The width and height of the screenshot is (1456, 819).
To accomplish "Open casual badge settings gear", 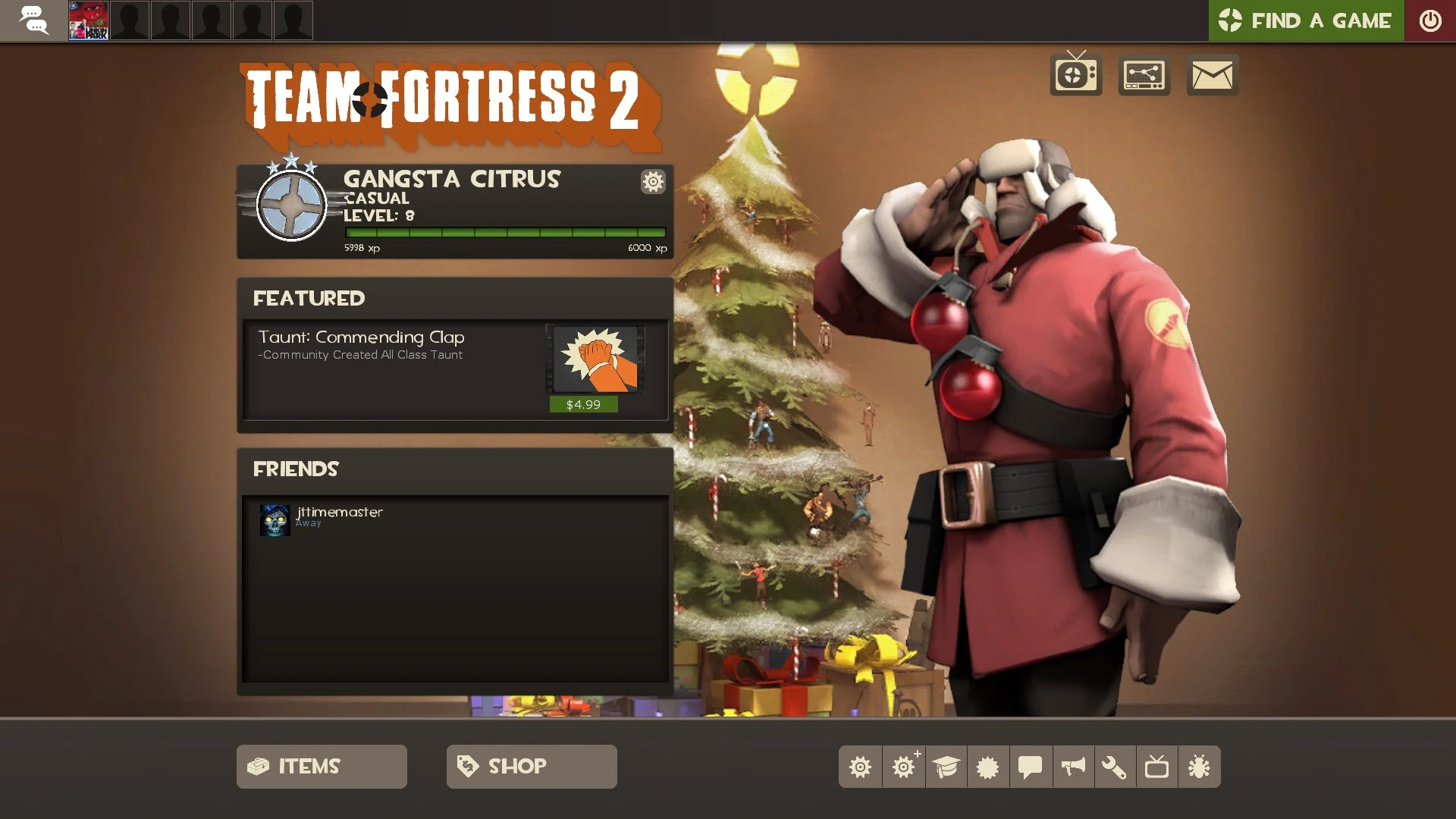I will 652,182.
